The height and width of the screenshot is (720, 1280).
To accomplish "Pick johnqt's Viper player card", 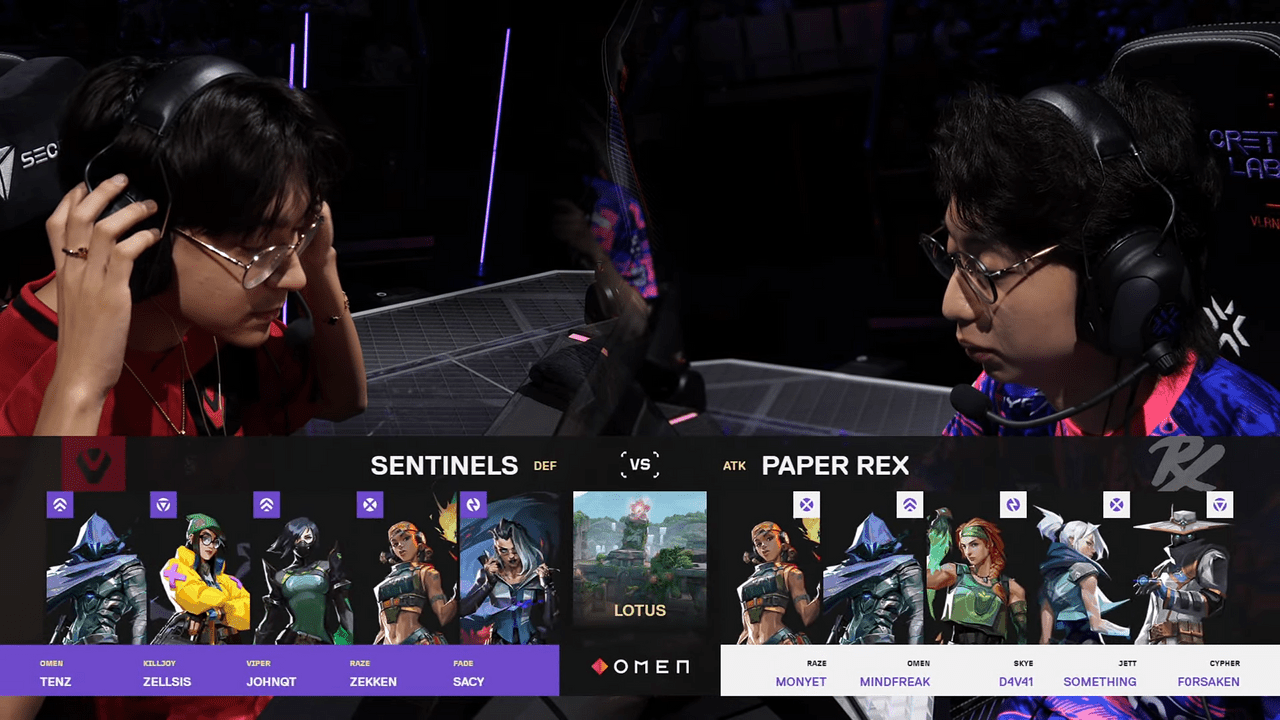I will pyautogui.click(x=303, y=580).
